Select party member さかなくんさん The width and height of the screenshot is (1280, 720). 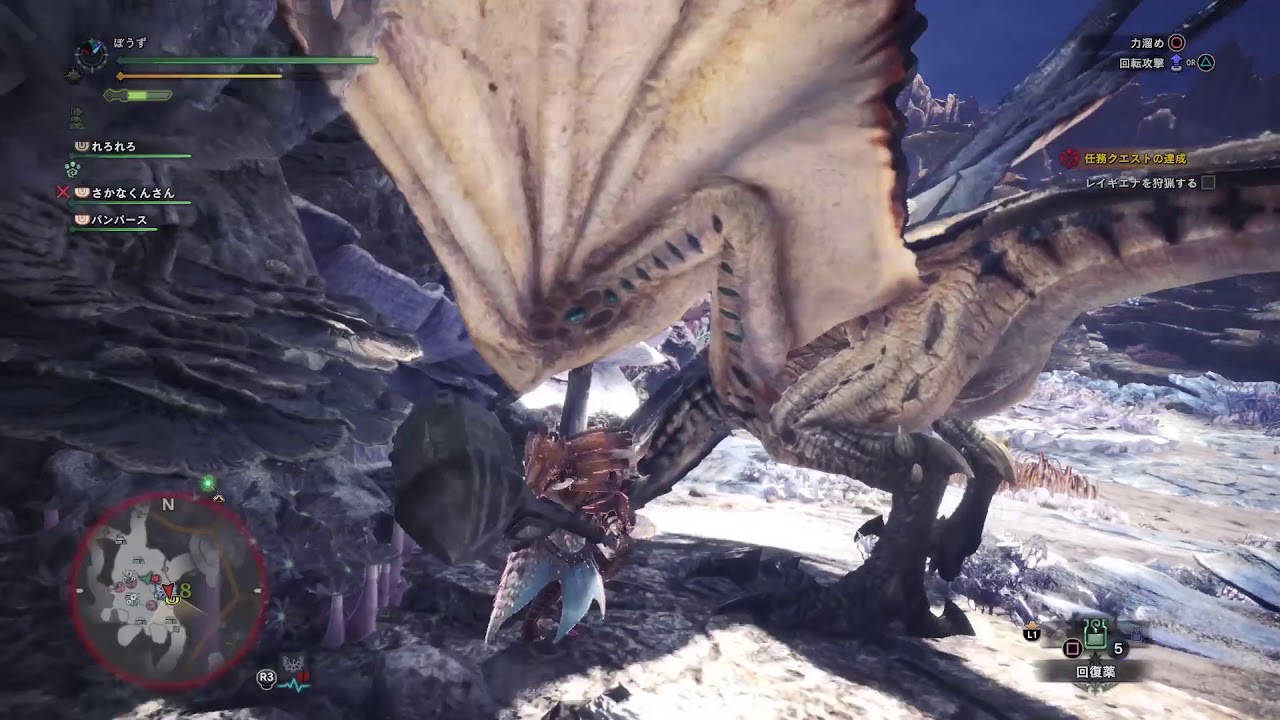(x=132, y=192)
